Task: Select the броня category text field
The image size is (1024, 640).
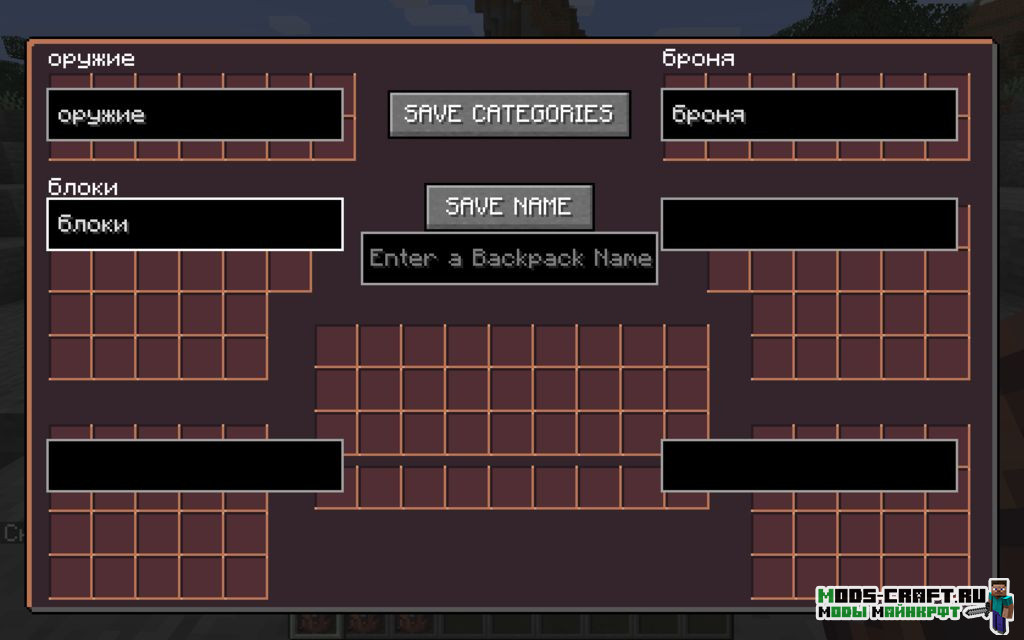Action: (809, 115)
